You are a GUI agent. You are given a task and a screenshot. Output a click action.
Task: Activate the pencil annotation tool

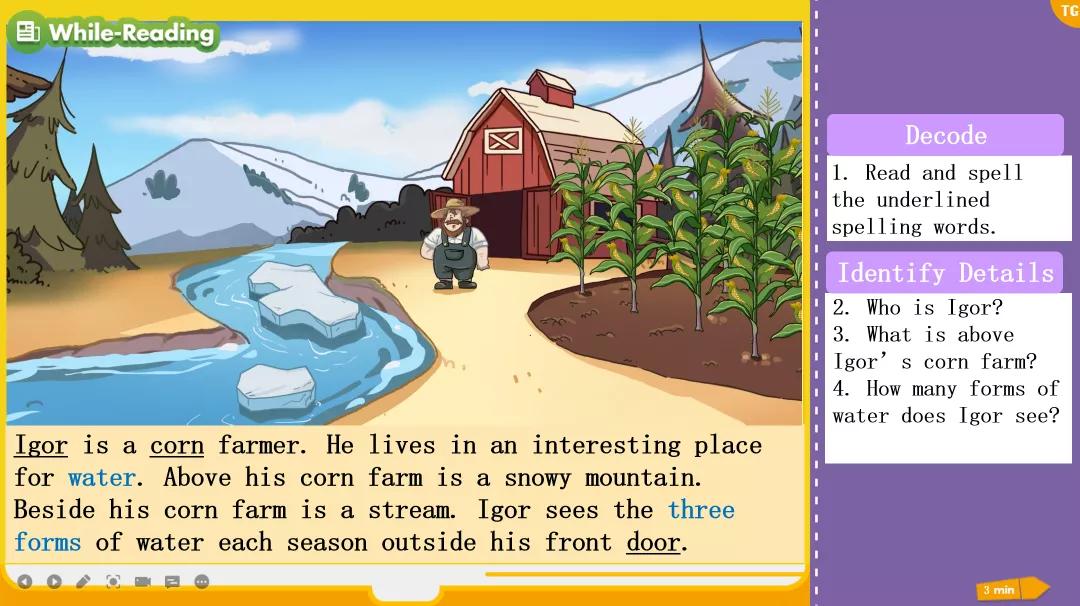pyautogui.click(x=84, y=581)
